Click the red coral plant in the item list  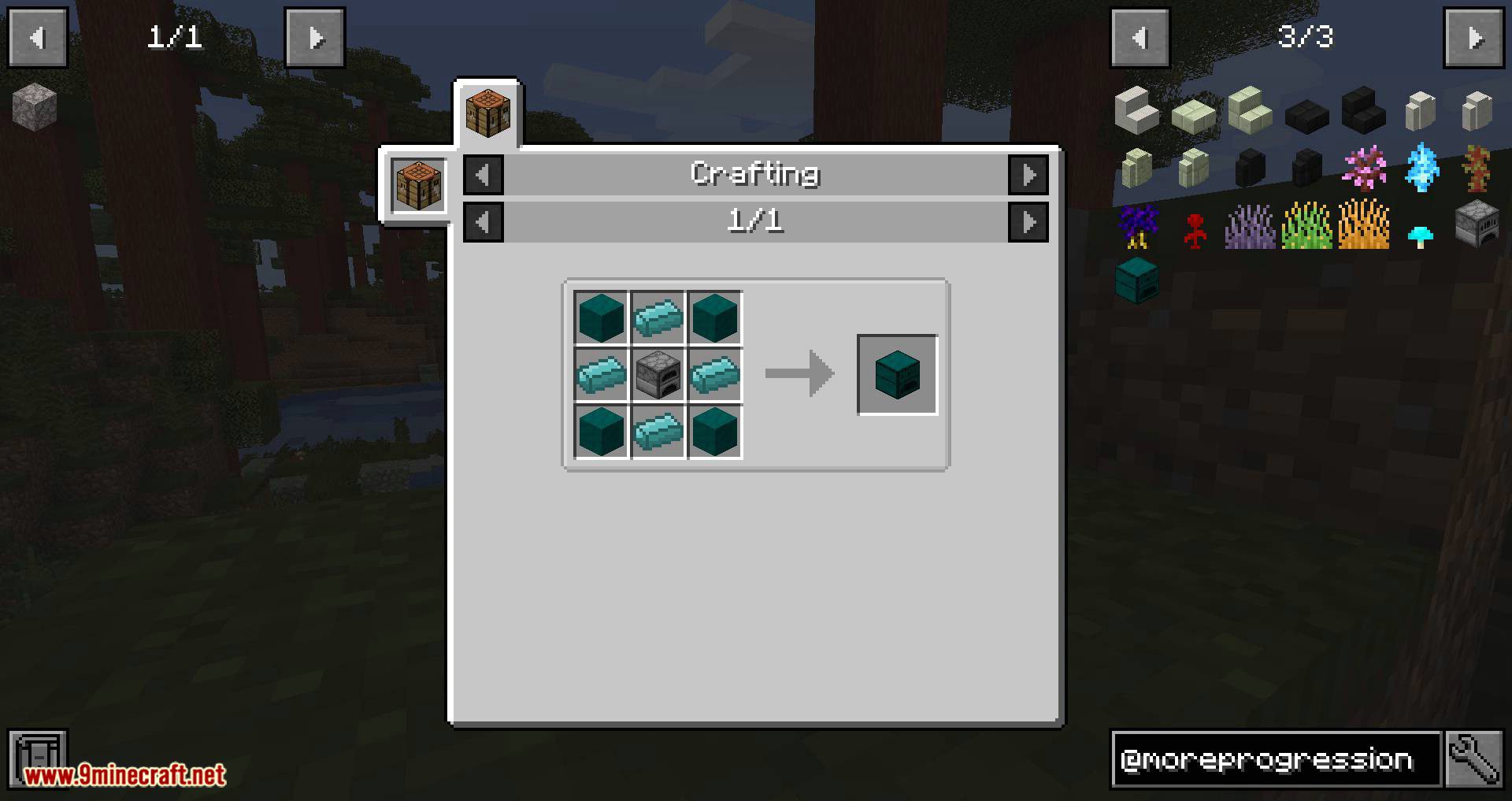[x=1194, y=228]
